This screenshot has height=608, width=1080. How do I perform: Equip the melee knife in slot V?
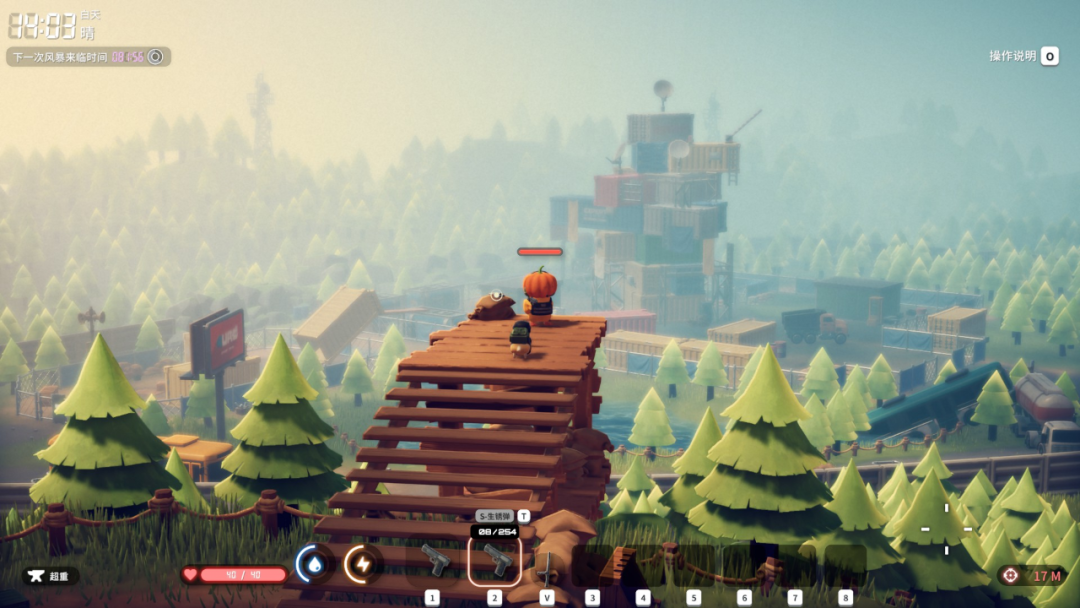(x=547, y=565)
